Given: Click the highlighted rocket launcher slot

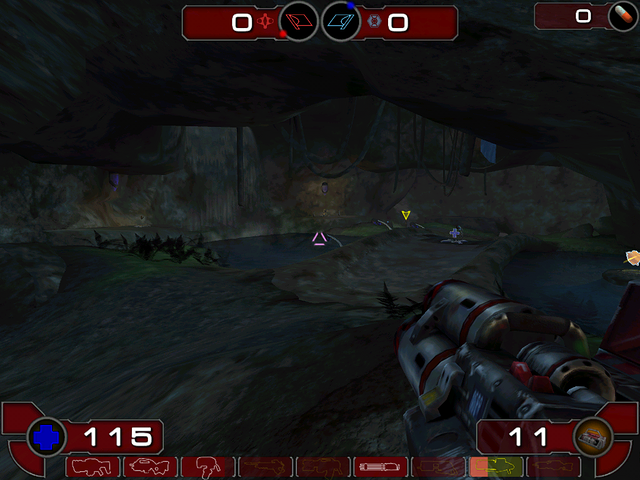Looking at the screenshot, I should click(x=496, y=467).
